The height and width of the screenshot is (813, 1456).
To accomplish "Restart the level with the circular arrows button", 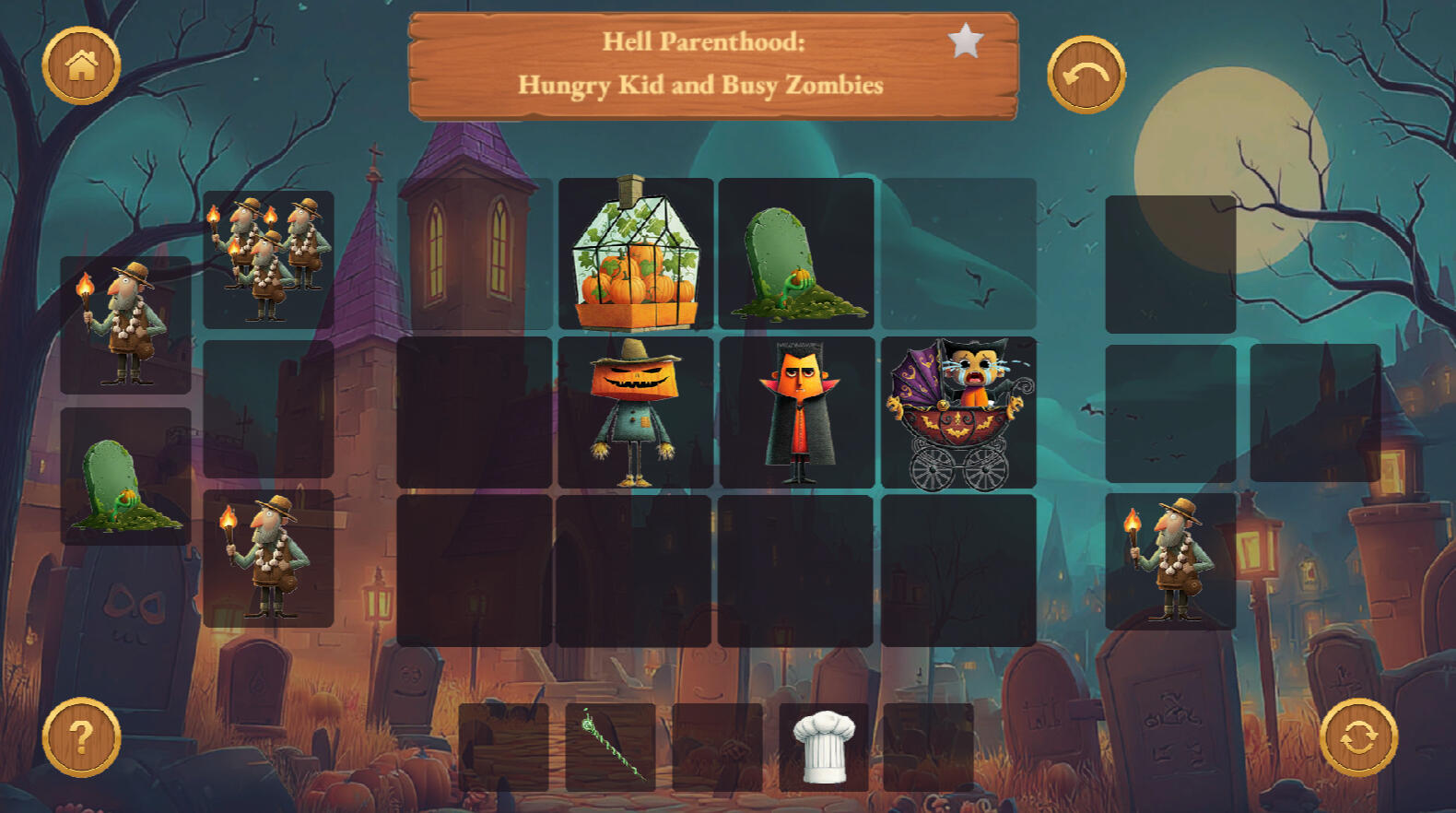I will coord(1357,737).
